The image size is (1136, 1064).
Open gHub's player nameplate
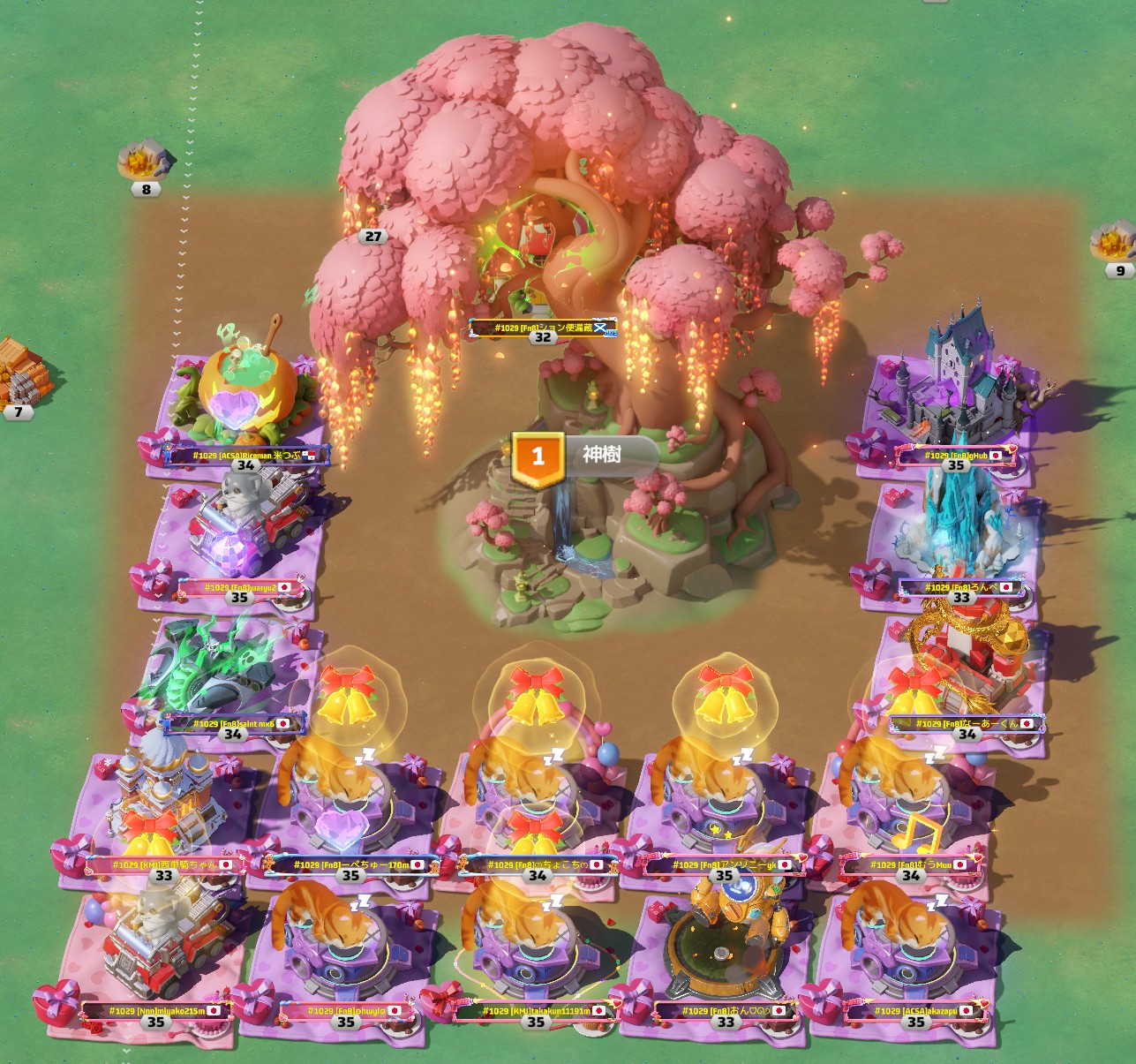(956, 456)
